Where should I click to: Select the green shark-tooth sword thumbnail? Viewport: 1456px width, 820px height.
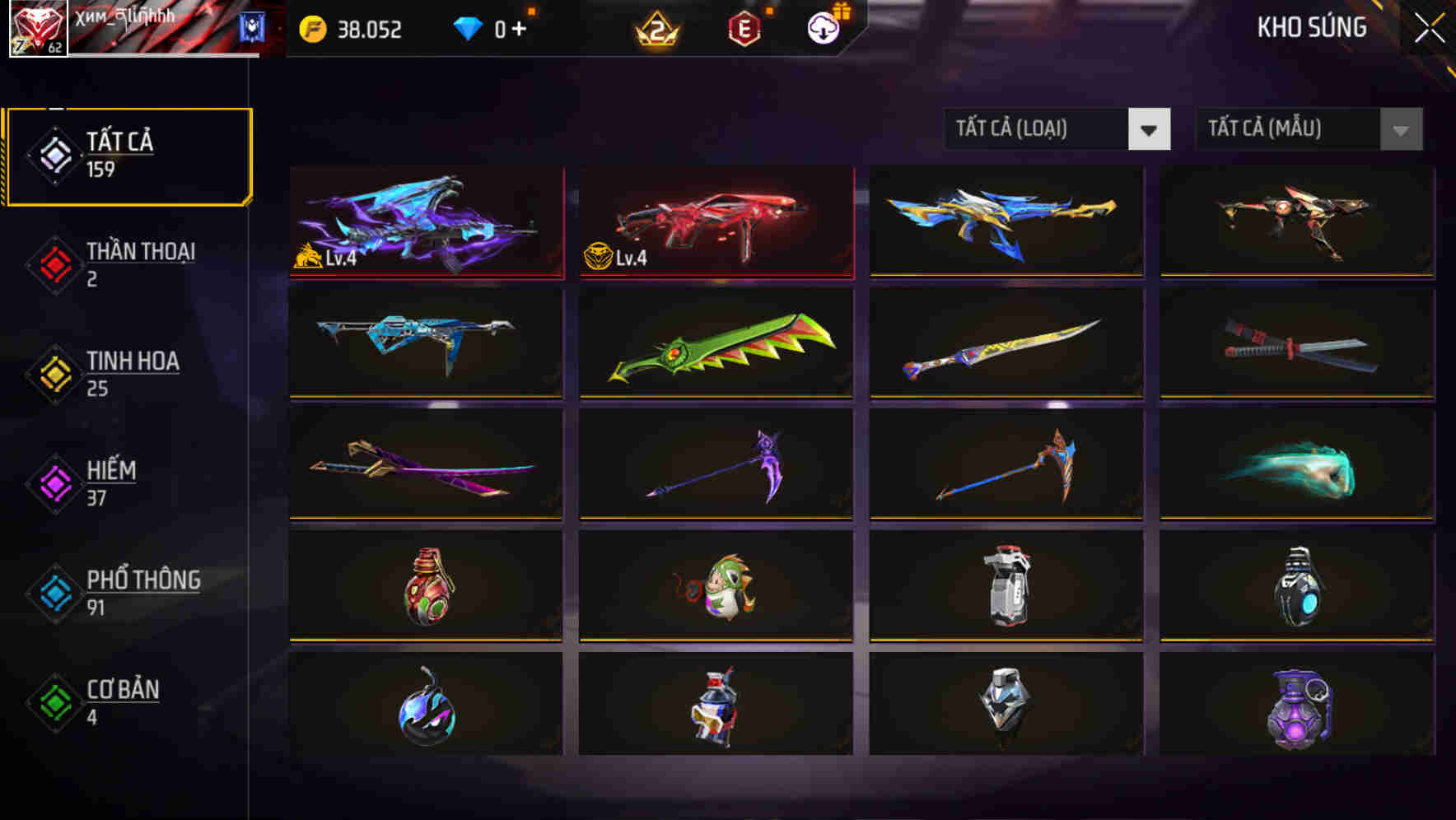(x=716, y=346)
